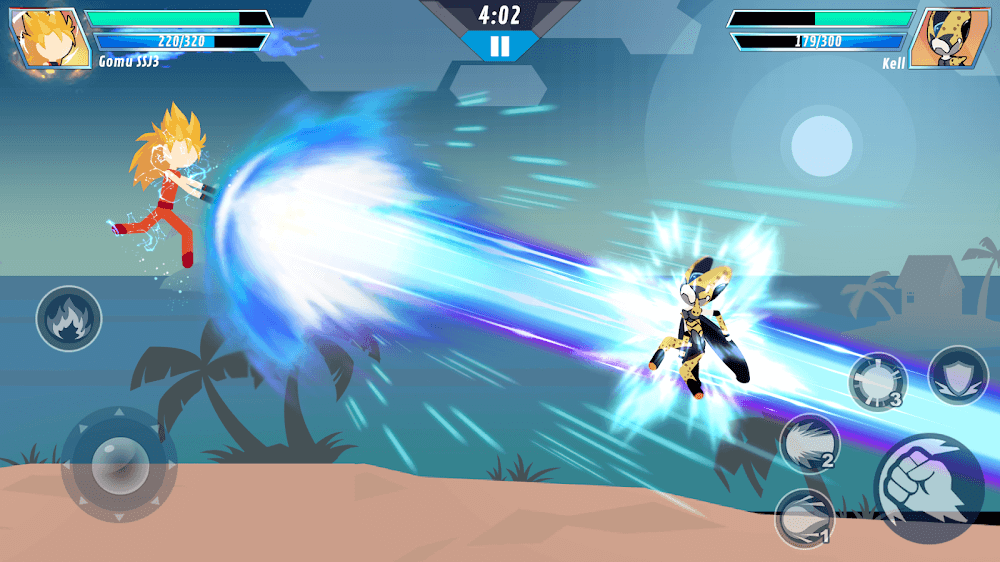Trigger skill number 2 ability
1000x562 pixels.
(808, 443)
